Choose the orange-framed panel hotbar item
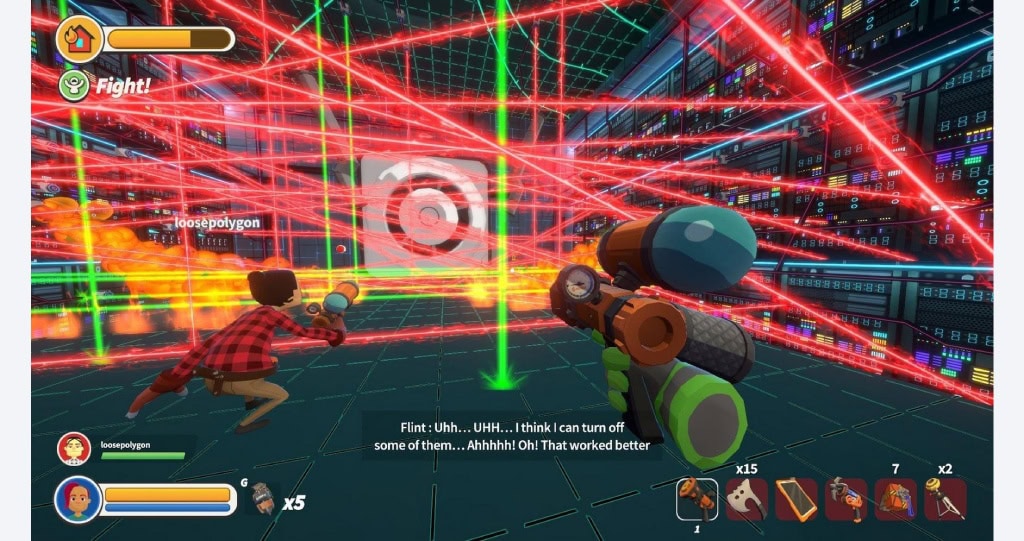The height and width of the screenshot is (541, 1024). point(796,497)
